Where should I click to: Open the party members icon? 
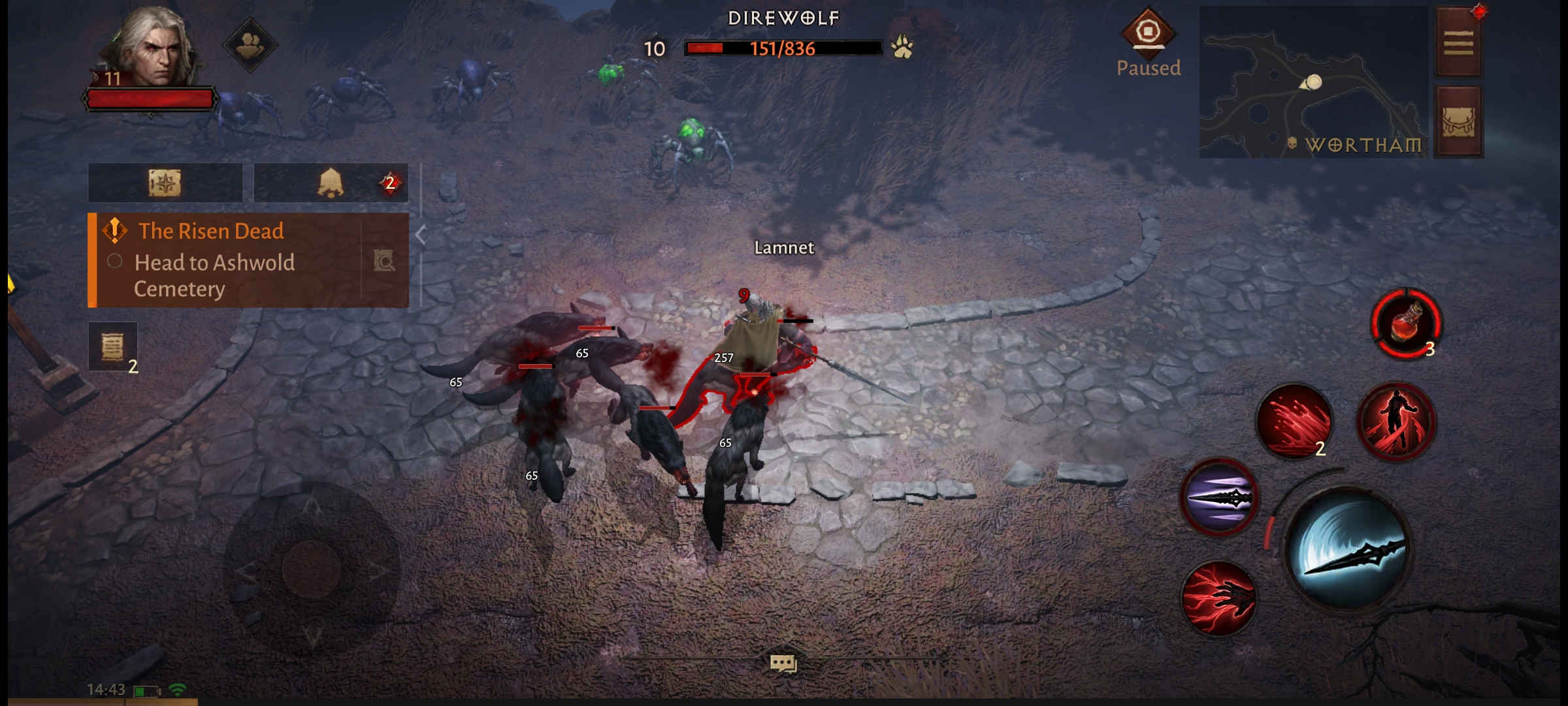[250, 44]
